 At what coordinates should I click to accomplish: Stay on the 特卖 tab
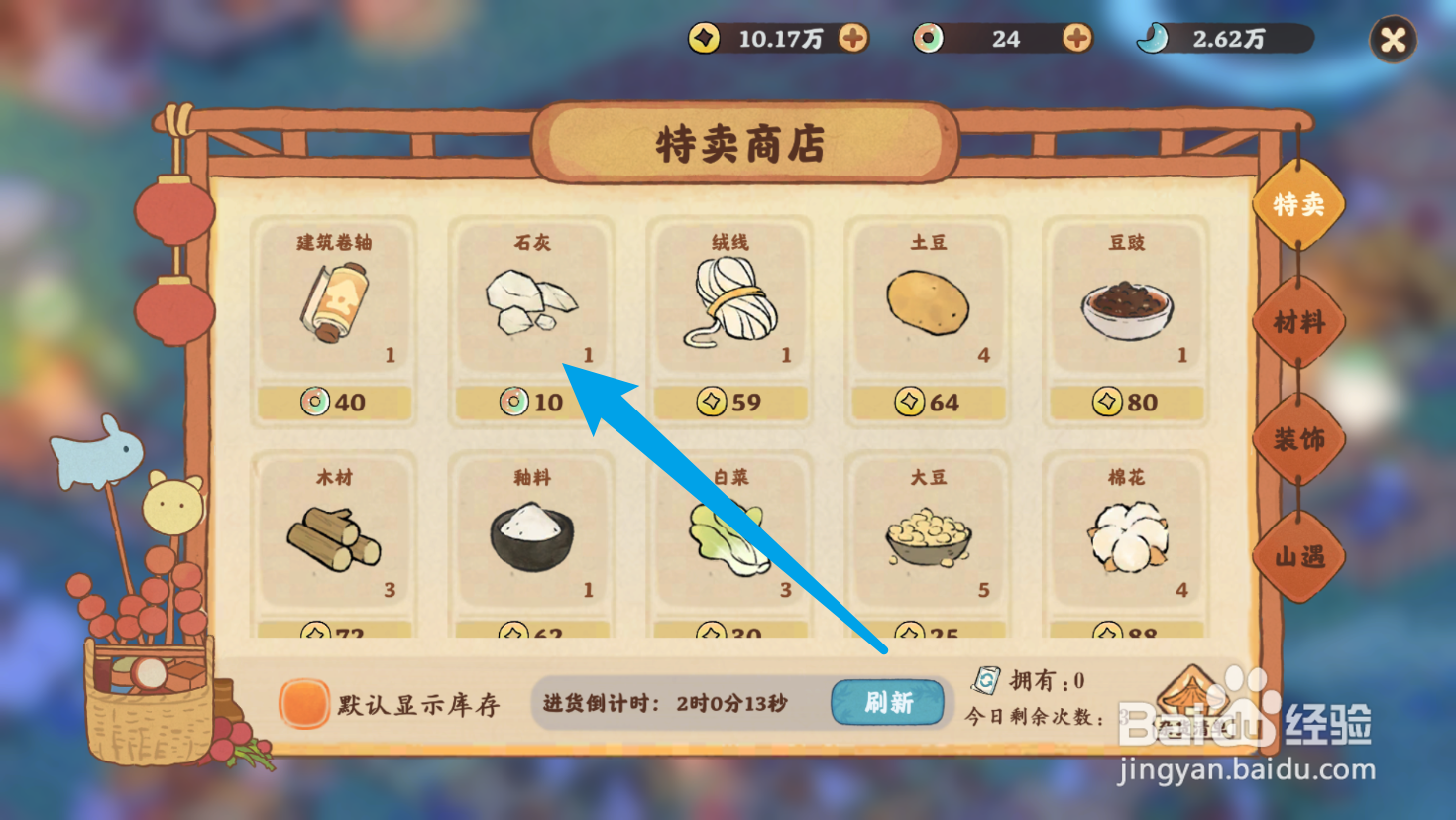1299,205
